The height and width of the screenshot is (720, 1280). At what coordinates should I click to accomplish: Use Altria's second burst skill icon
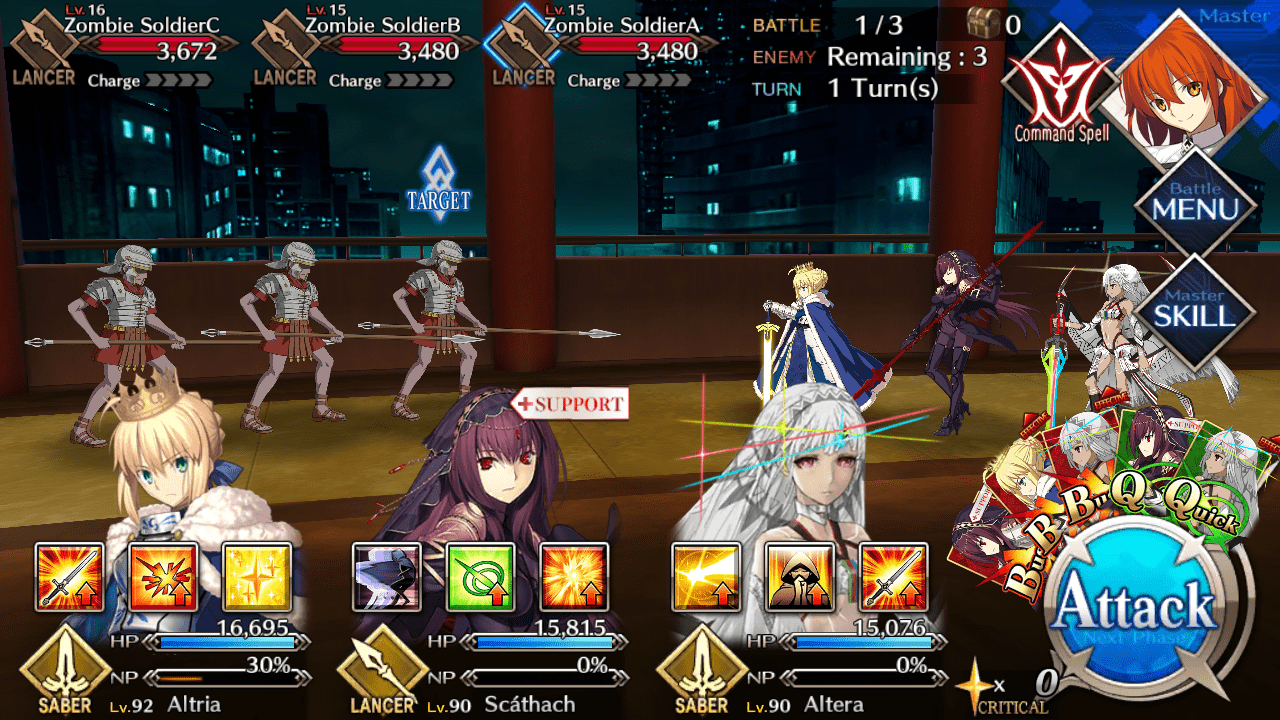163,577
